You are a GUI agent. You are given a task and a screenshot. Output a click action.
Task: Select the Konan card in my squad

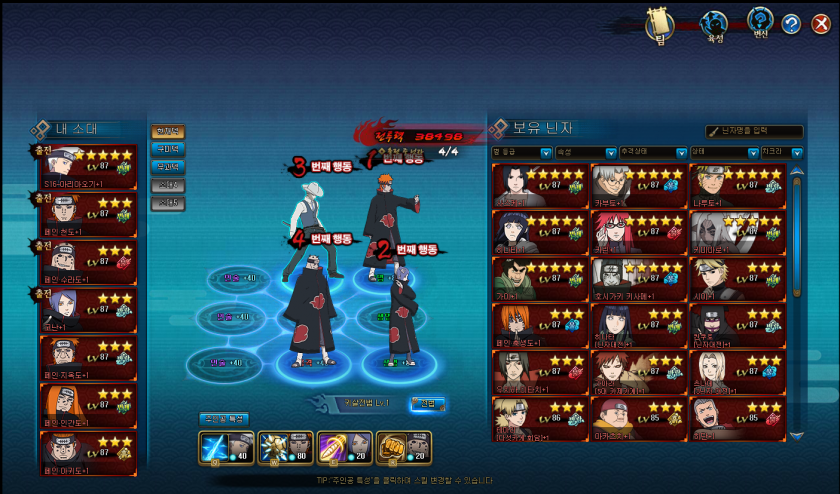click(87, 310)
